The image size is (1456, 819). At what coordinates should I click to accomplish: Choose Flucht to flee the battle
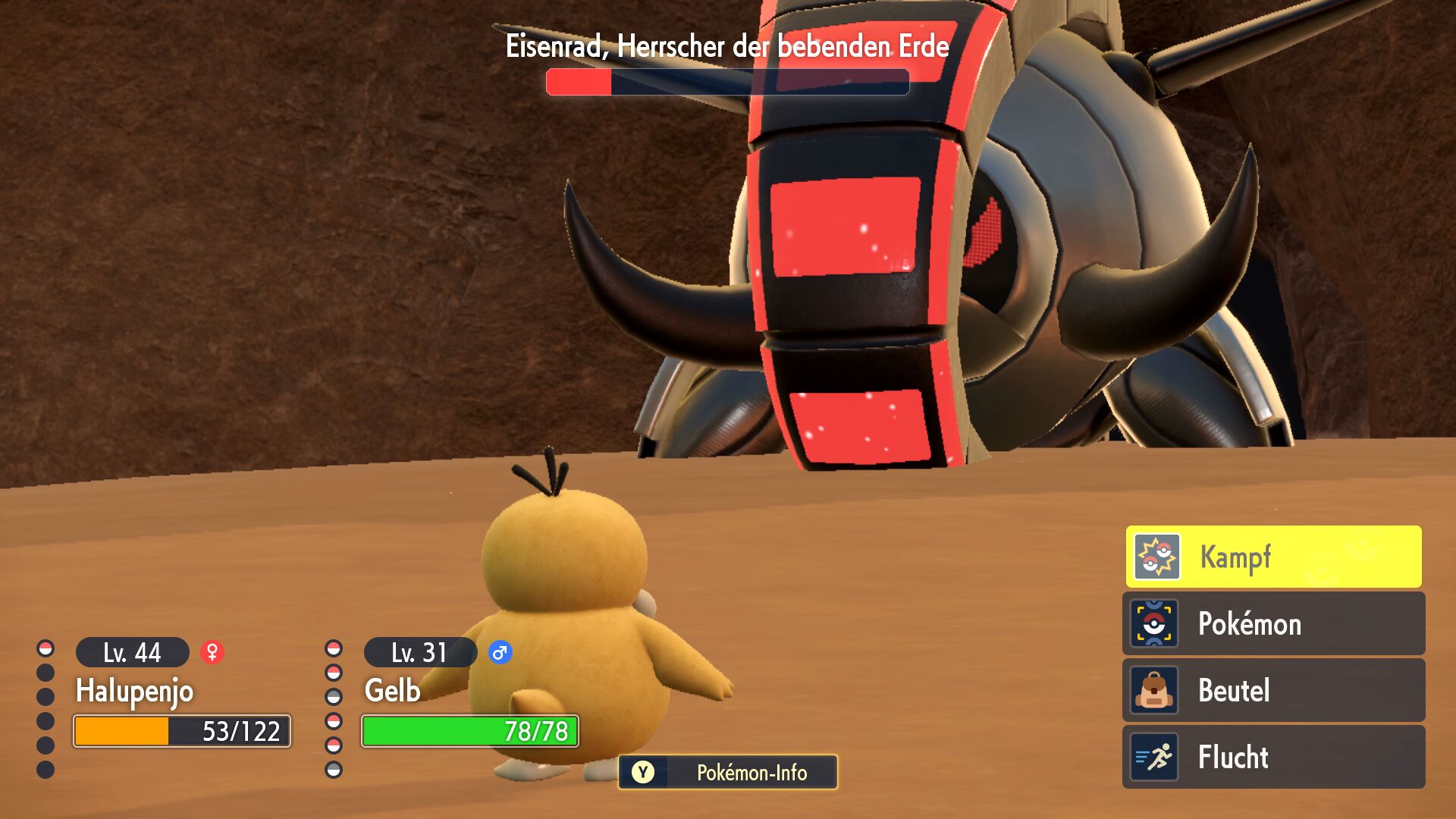click(1273, 757)
